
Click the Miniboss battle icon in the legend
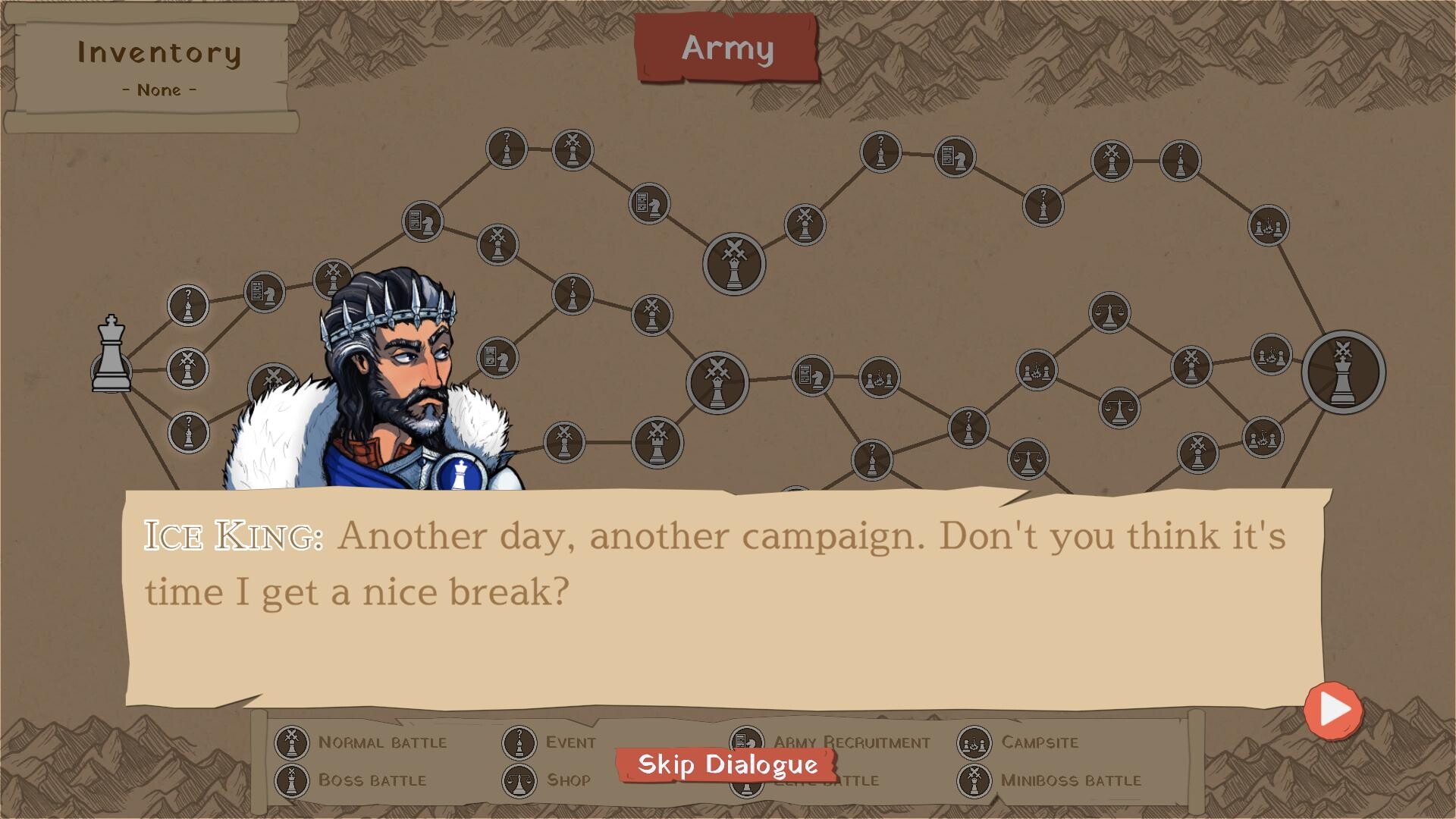coord(973,780)
